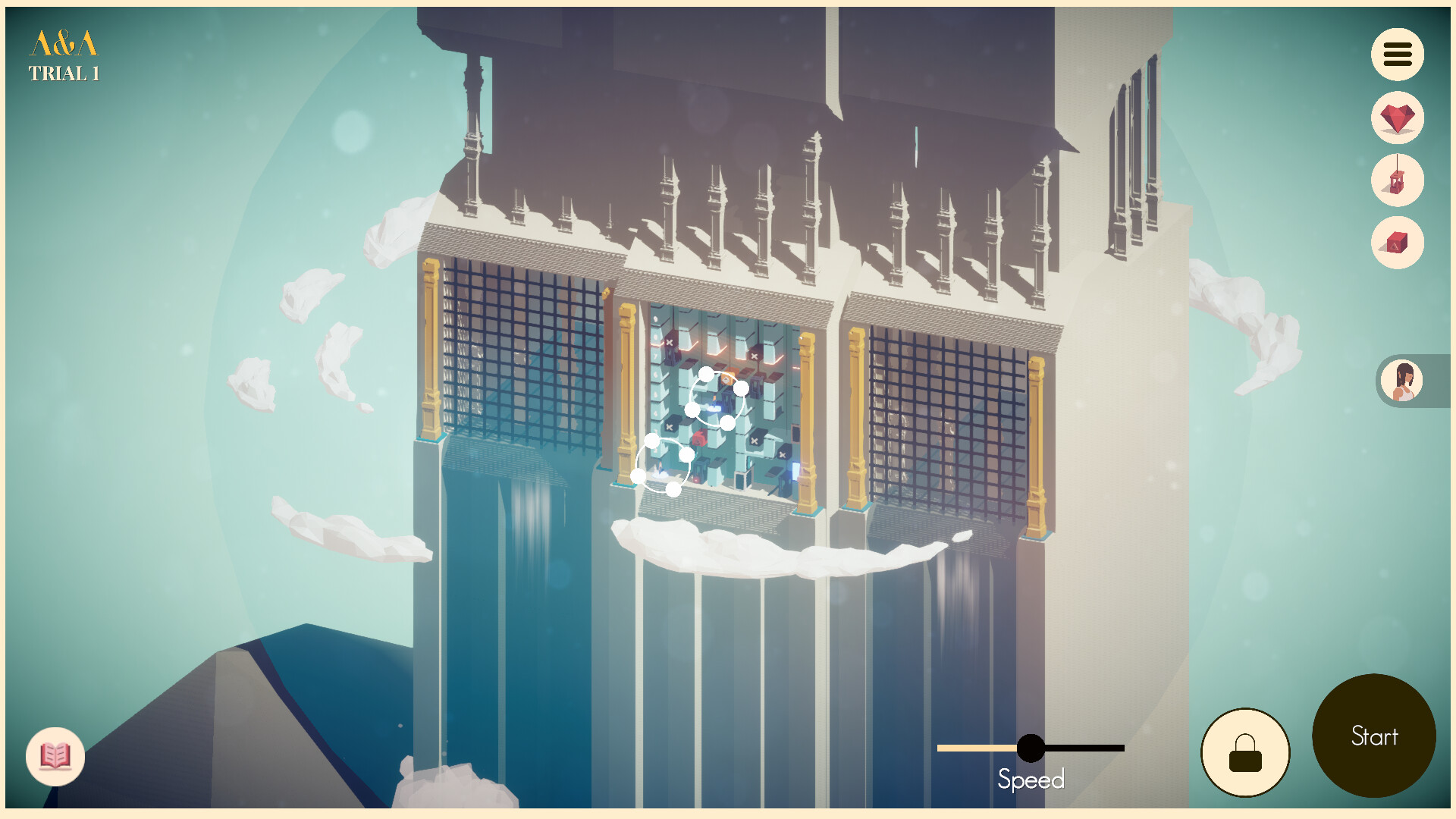Toggle the bottom handle of the lower rotation ring
The image size is (1456, 819).
pyautogui.click(x=673, y=491)
